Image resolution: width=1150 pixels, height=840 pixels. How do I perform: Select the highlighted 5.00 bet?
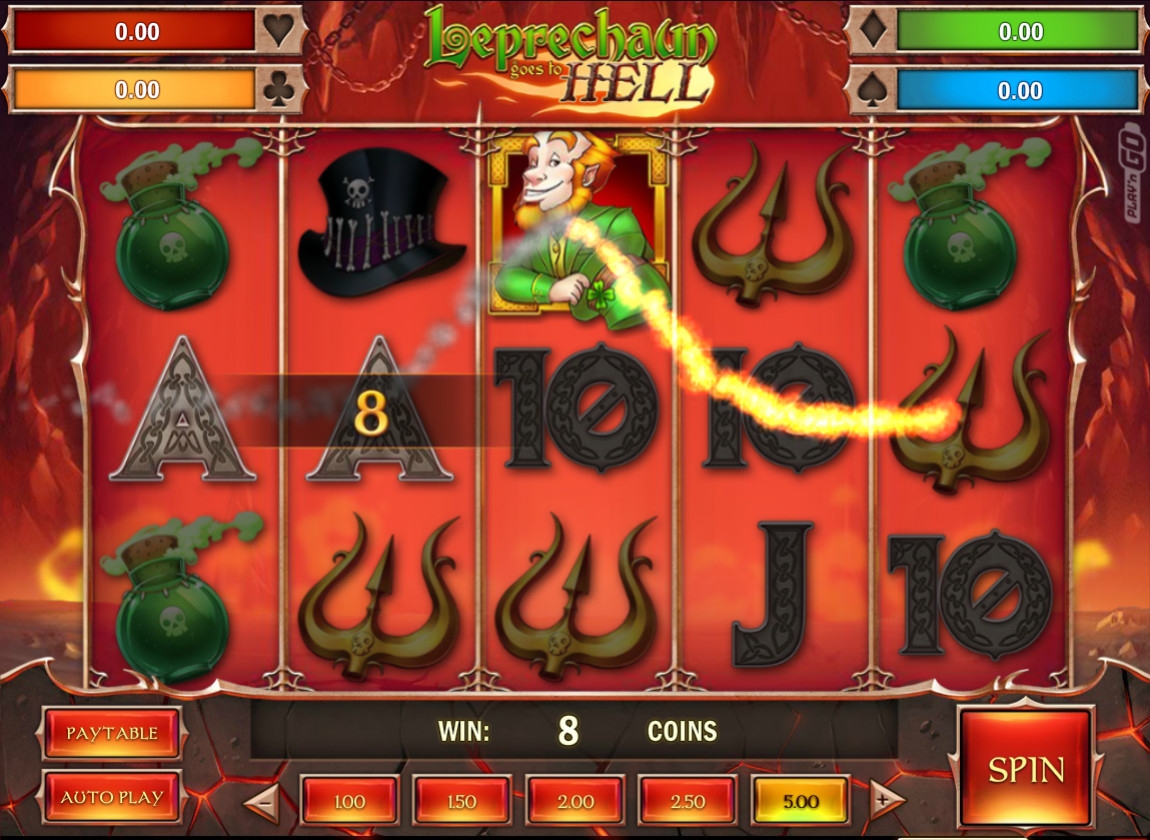[x=800, y=801]
